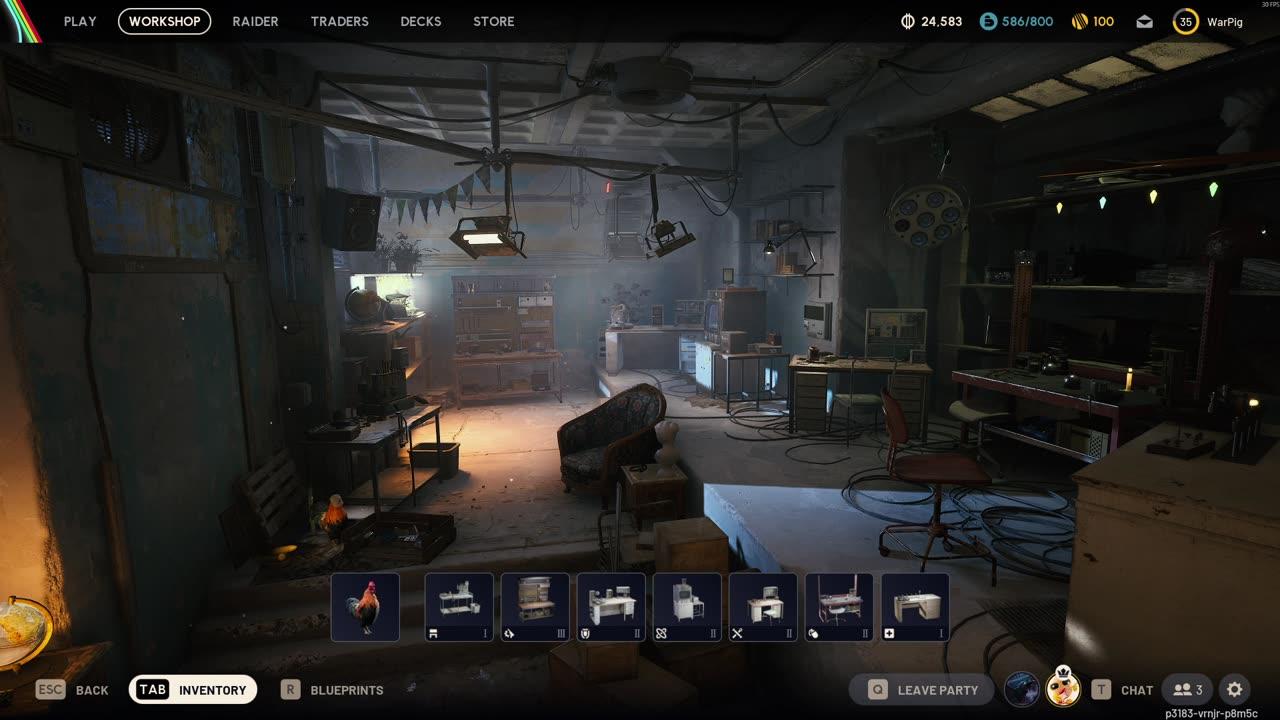Image resolution: width=1280 pixels, height=720 pixels.
Task: Open the settings gear icon
Action: (x=1234, y=690)
